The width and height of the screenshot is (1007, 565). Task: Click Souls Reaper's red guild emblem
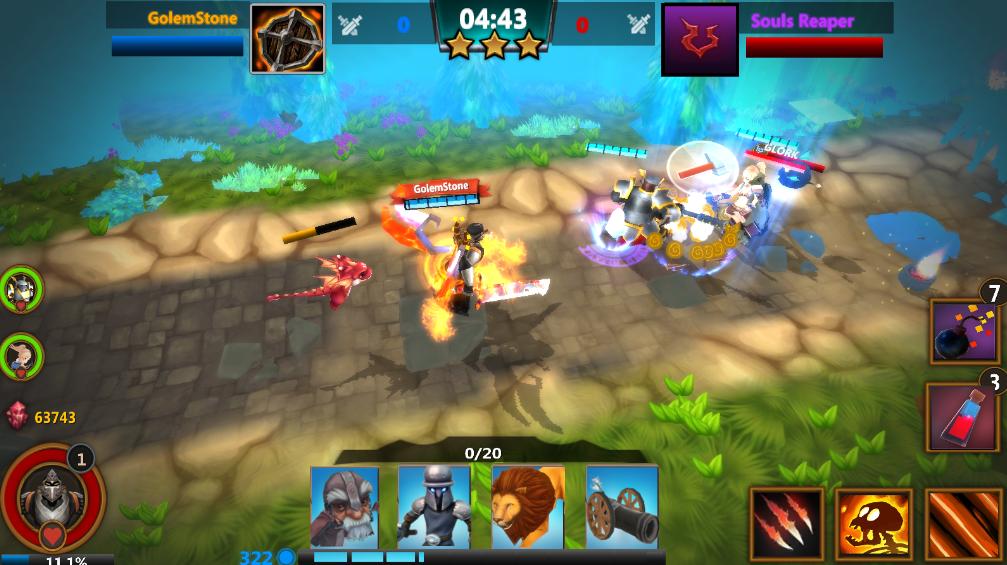click(699, 39)
